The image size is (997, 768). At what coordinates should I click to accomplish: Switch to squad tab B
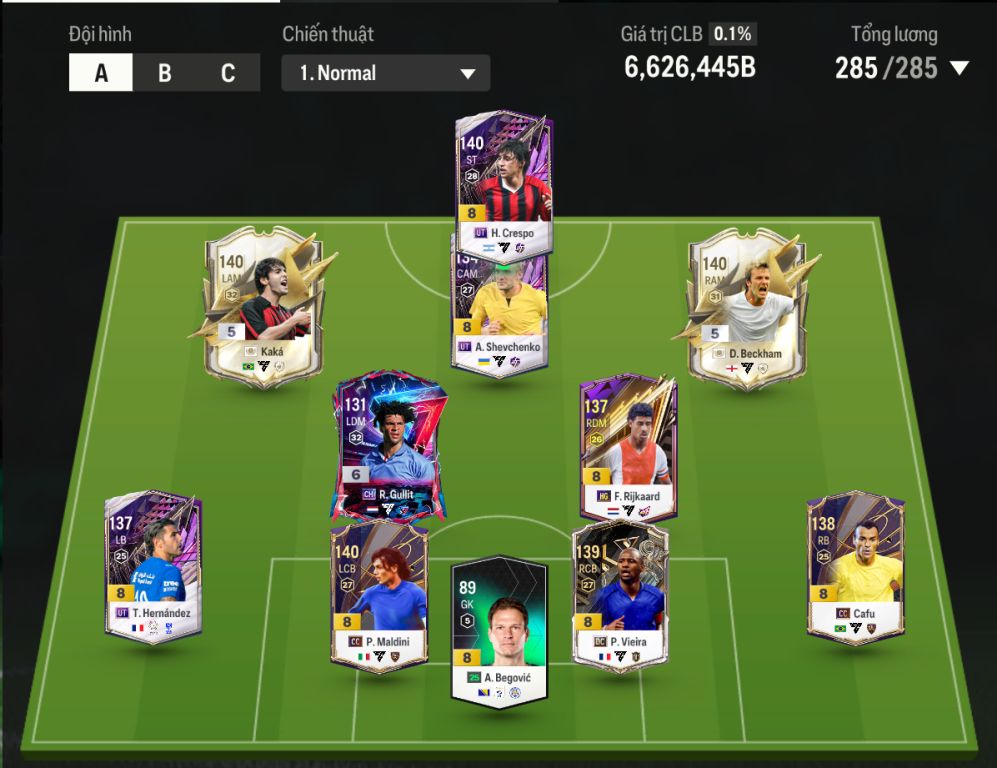(165, 73)
